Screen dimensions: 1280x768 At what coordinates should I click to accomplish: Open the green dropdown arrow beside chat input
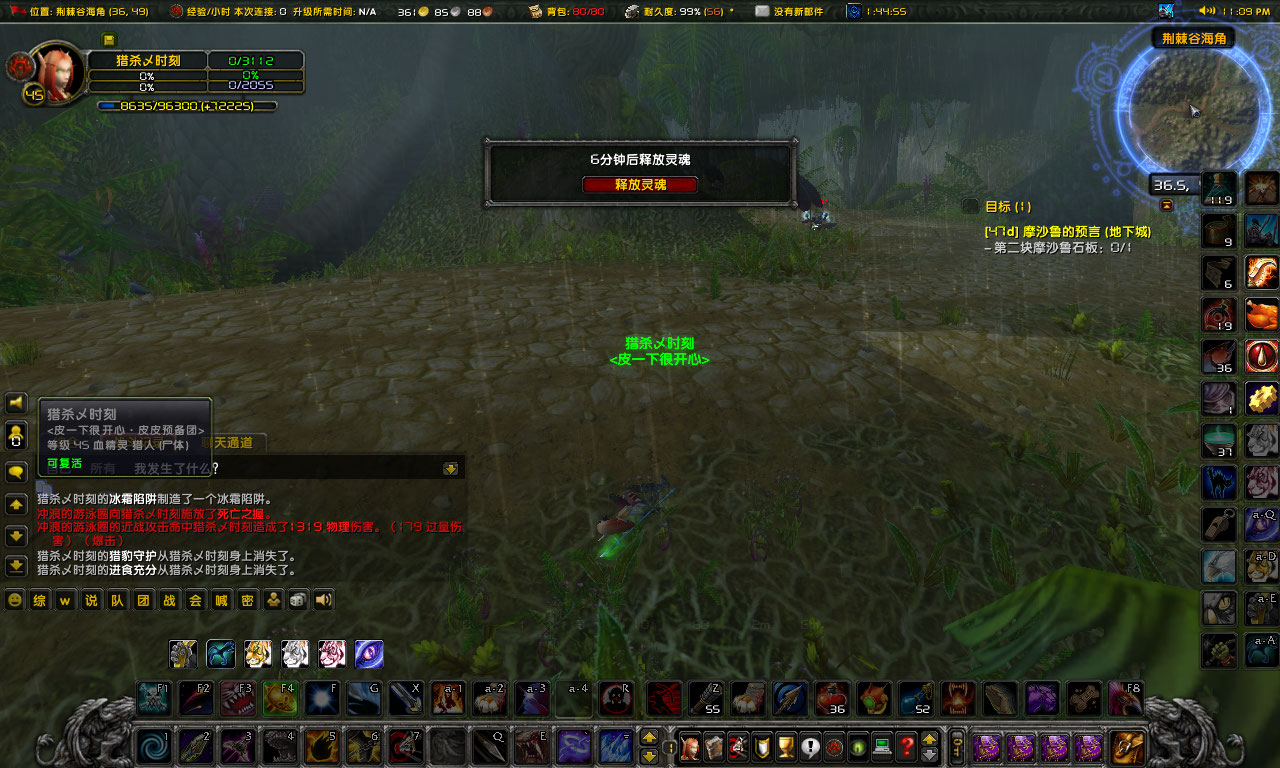[x=452, y=467]
